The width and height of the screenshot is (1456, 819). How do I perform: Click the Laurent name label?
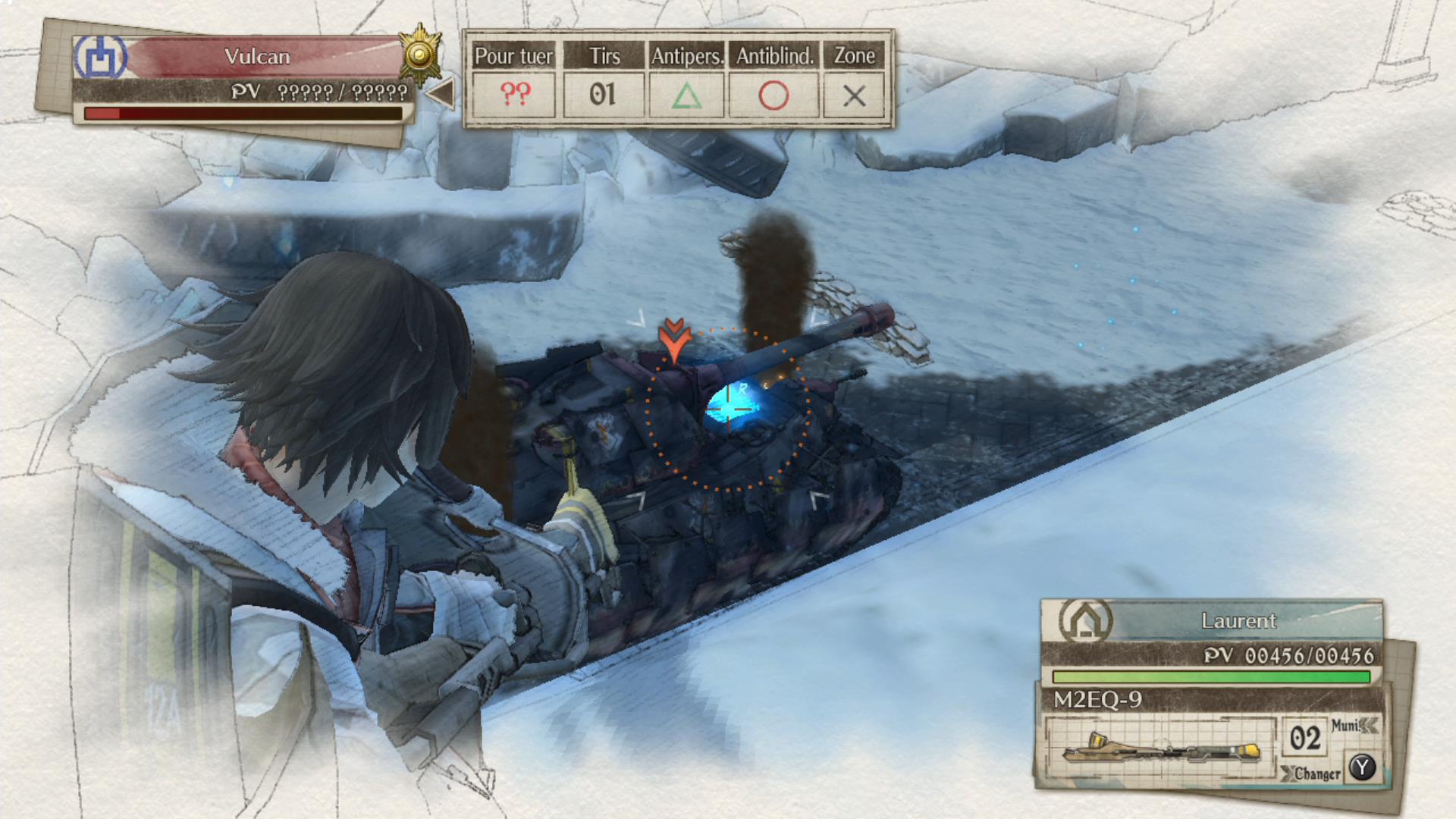coord(1240,620)
